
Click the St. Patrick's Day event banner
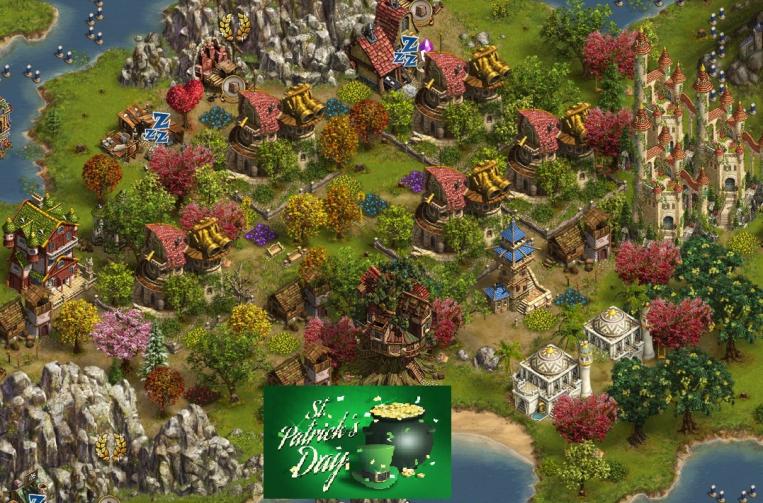tap(357, 441)
